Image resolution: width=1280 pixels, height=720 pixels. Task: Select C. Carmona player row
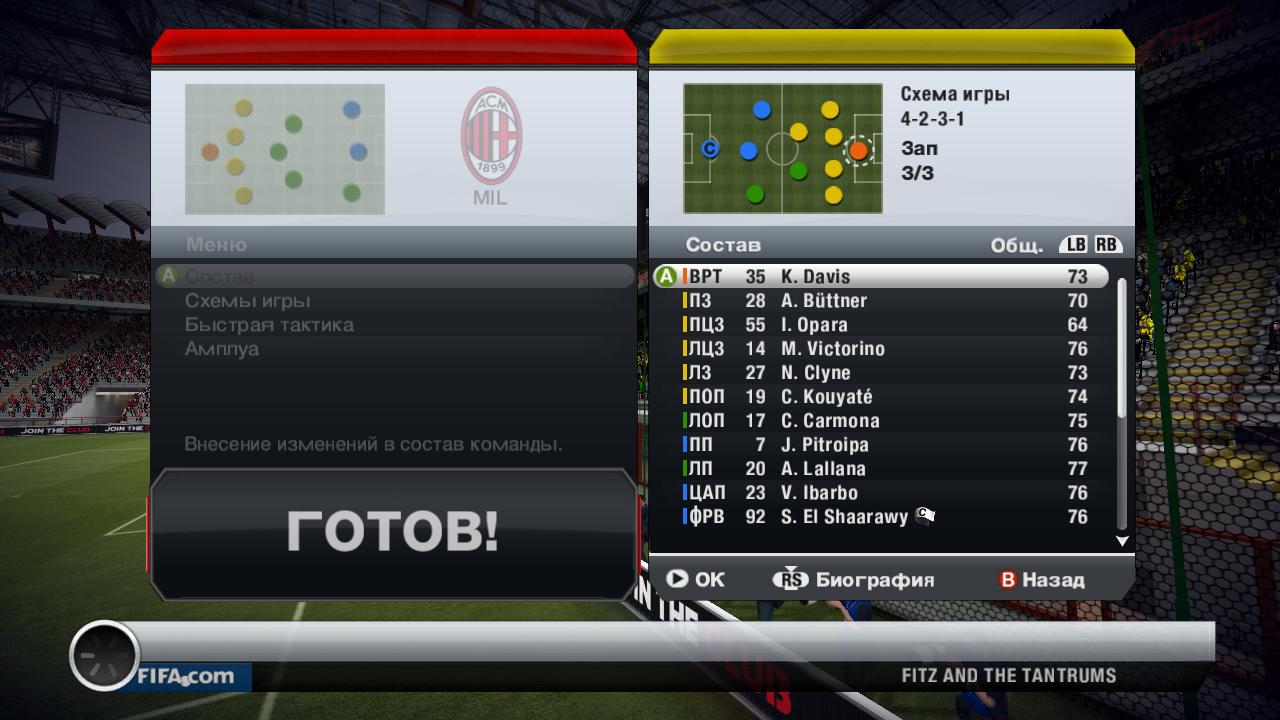tap(880, 421)
